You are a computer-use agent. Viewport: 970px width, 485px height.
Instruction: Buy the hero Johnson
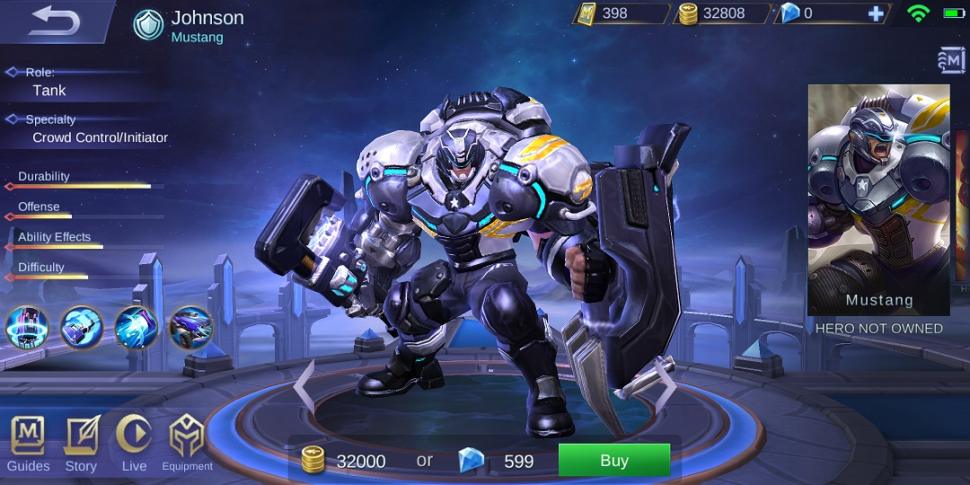point(613,461)
